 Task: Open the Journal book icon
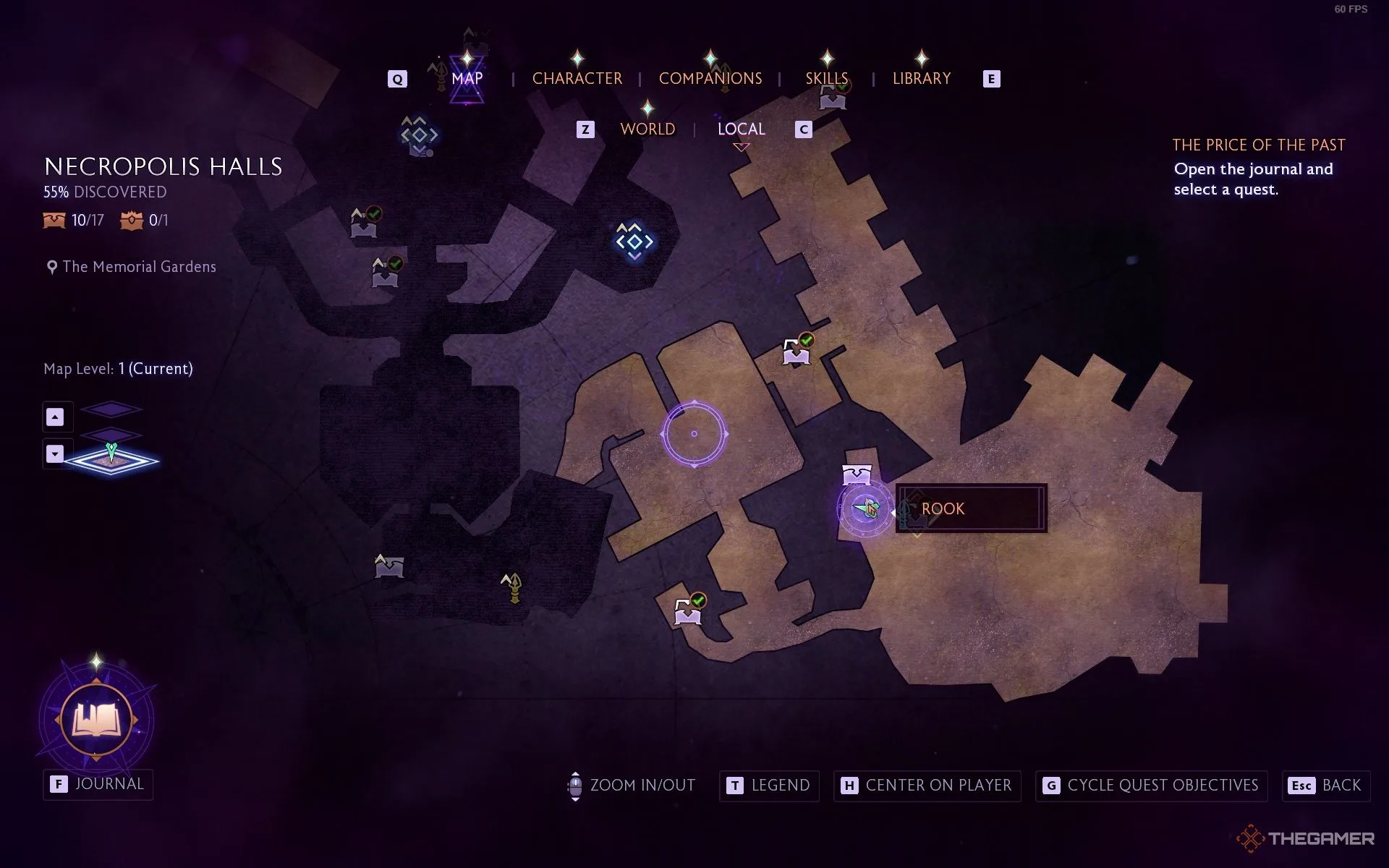click(x=96, y=720)
